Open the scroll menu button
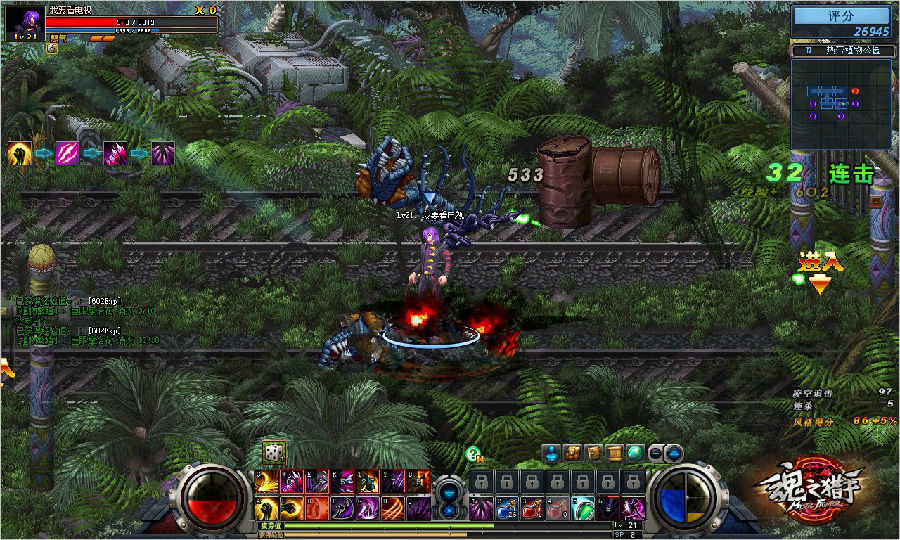The height and width of the screenshot is (540, 900). pos(616,453)
